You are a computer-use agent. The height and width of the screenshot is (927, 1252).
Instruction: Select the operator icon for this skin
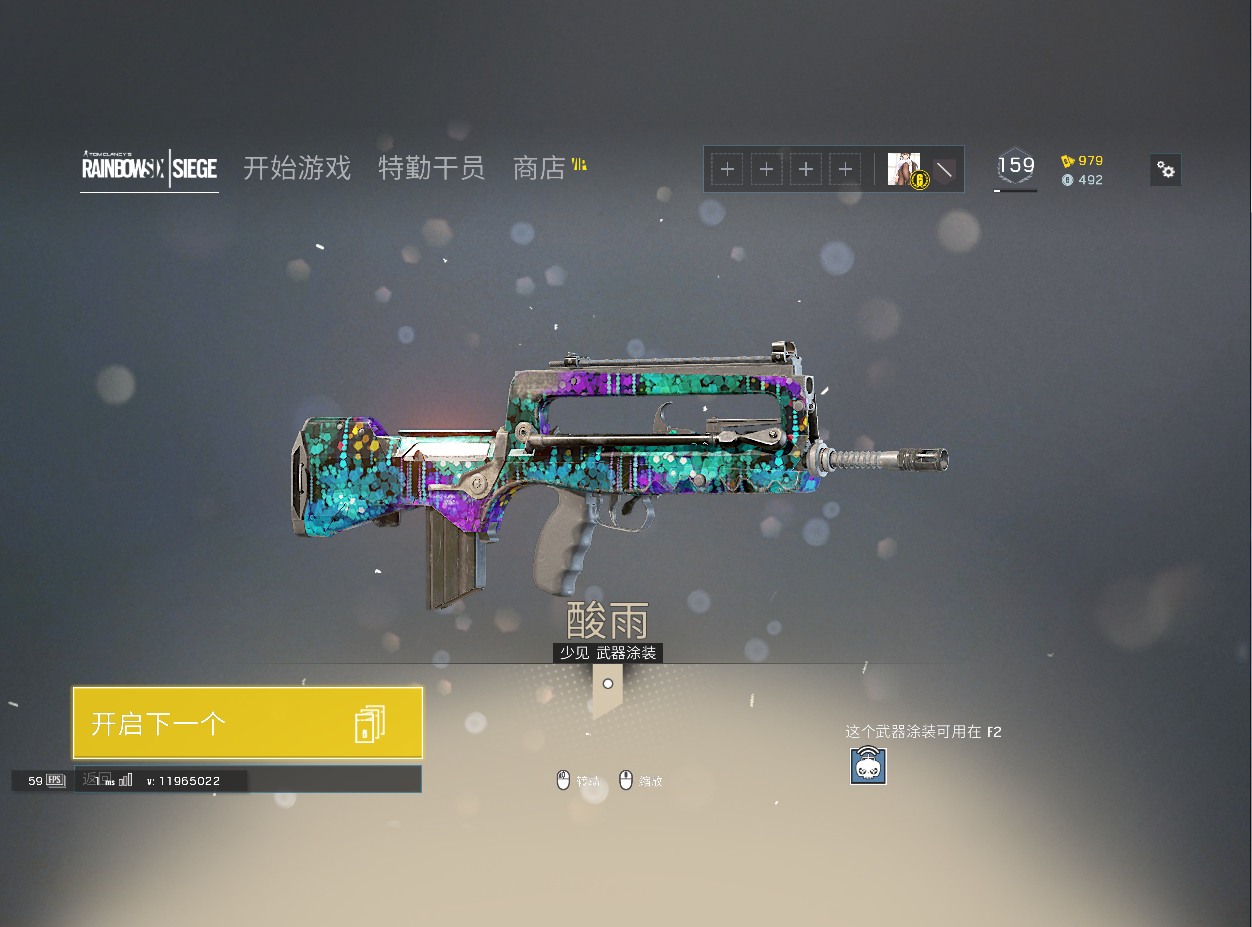[x=868, y=766]
